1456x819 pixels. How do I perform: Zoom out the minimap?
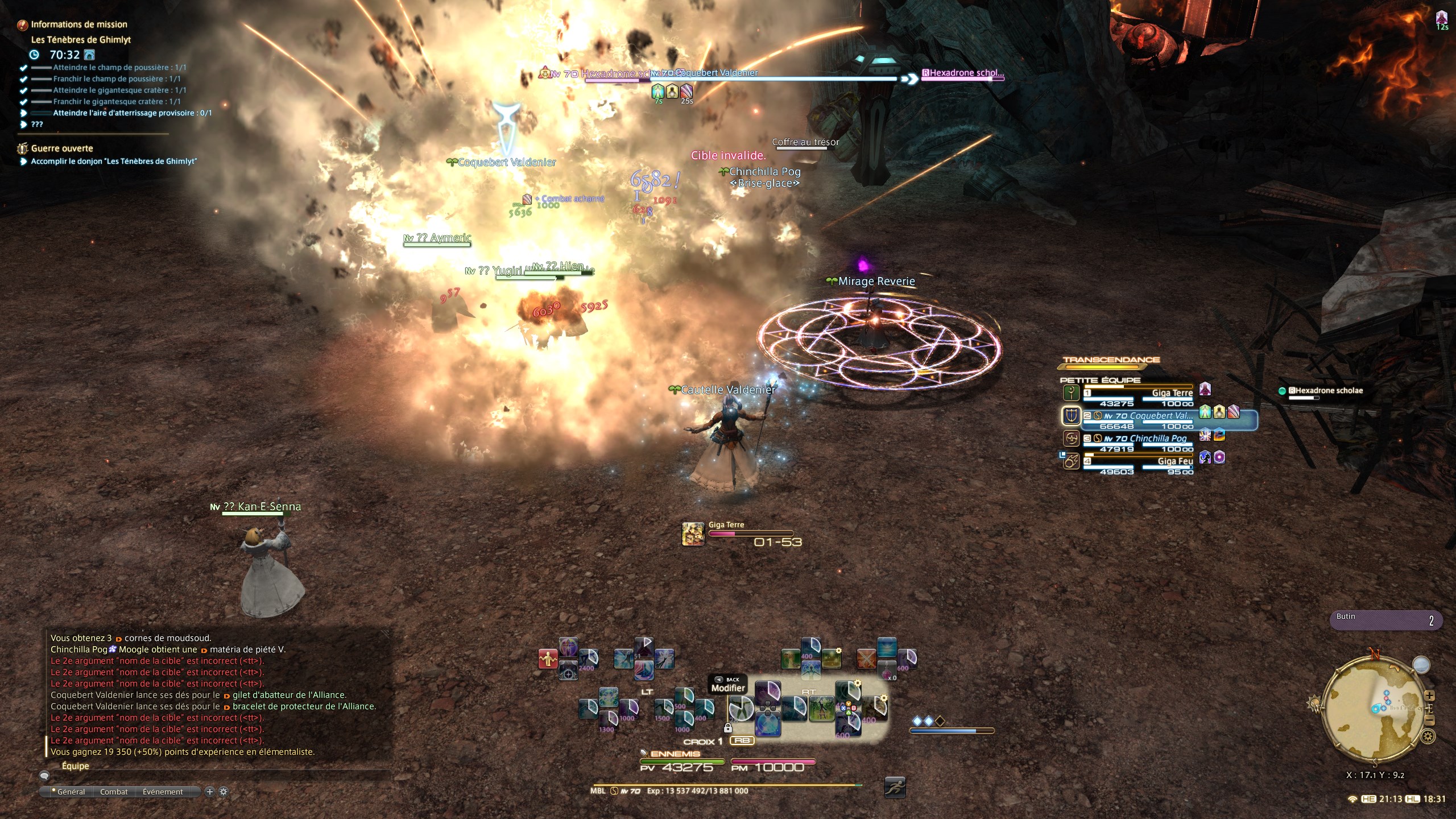pyautogui.click(x=1430, y=721)
